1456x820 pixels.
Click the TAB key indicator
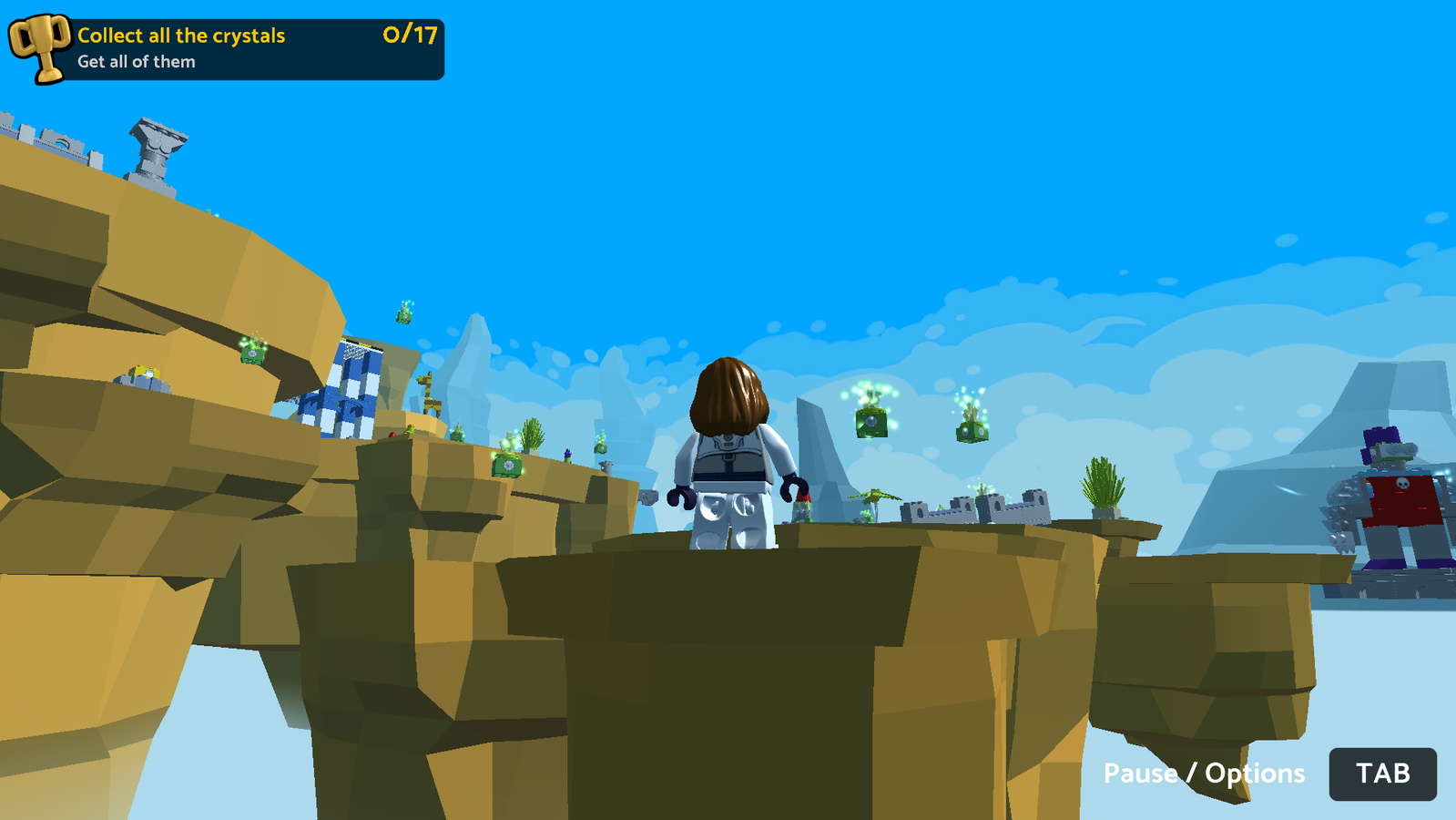pos(1383,774)
